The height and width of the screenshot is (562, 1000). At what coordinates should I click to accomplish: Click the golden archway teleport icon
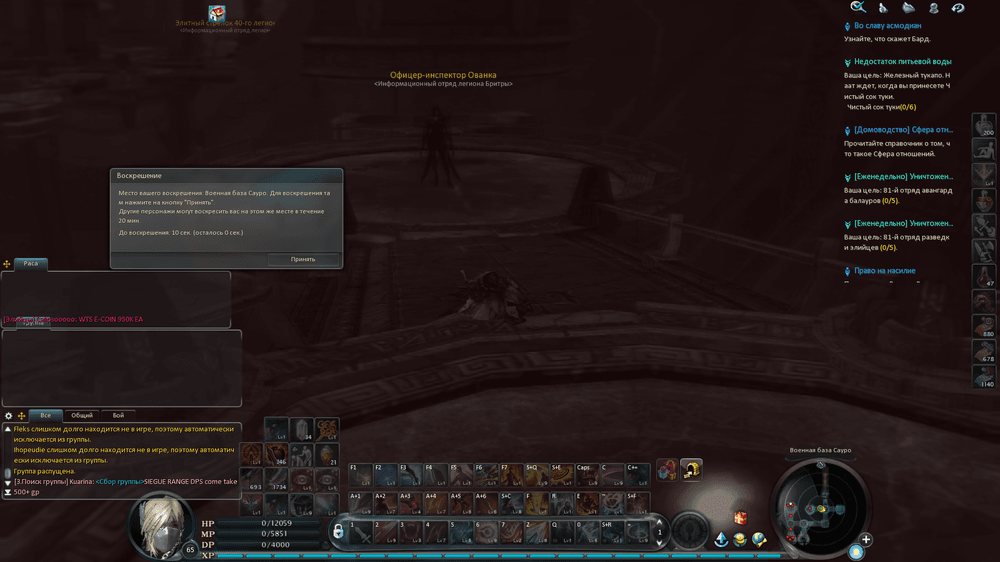pyautogui.click(x=691, y=469)
